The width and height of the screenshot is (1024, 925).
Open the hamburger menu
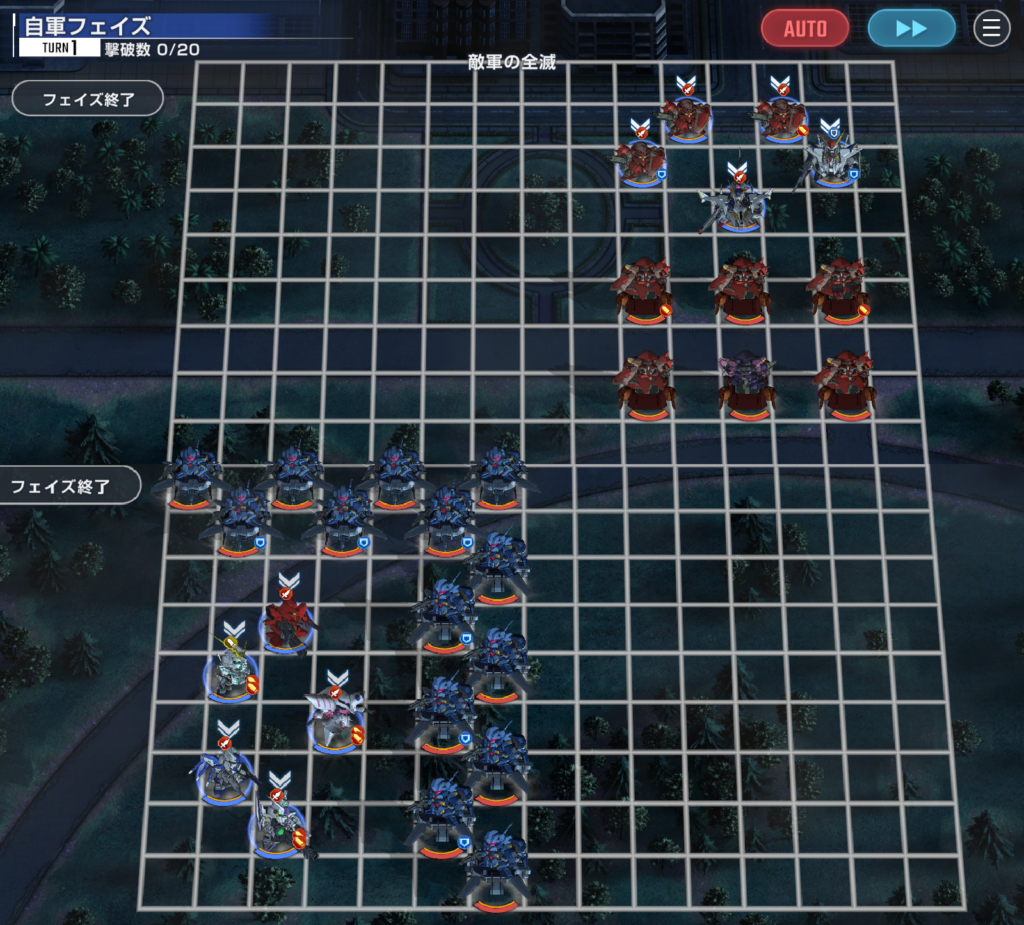click(x=991, y=28)
